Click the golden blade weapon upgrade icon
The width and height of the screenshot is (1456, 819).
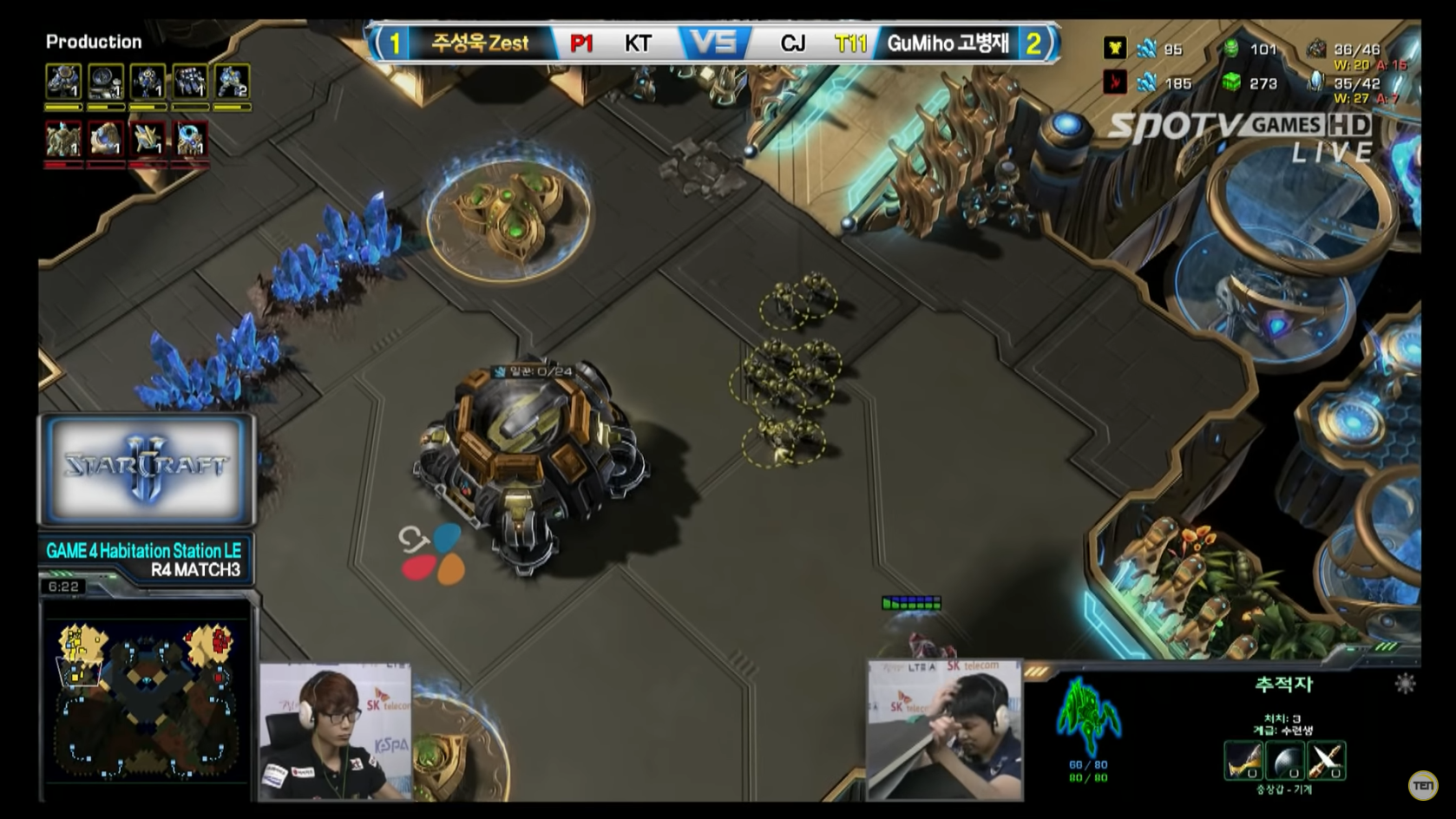[1243, 761]
